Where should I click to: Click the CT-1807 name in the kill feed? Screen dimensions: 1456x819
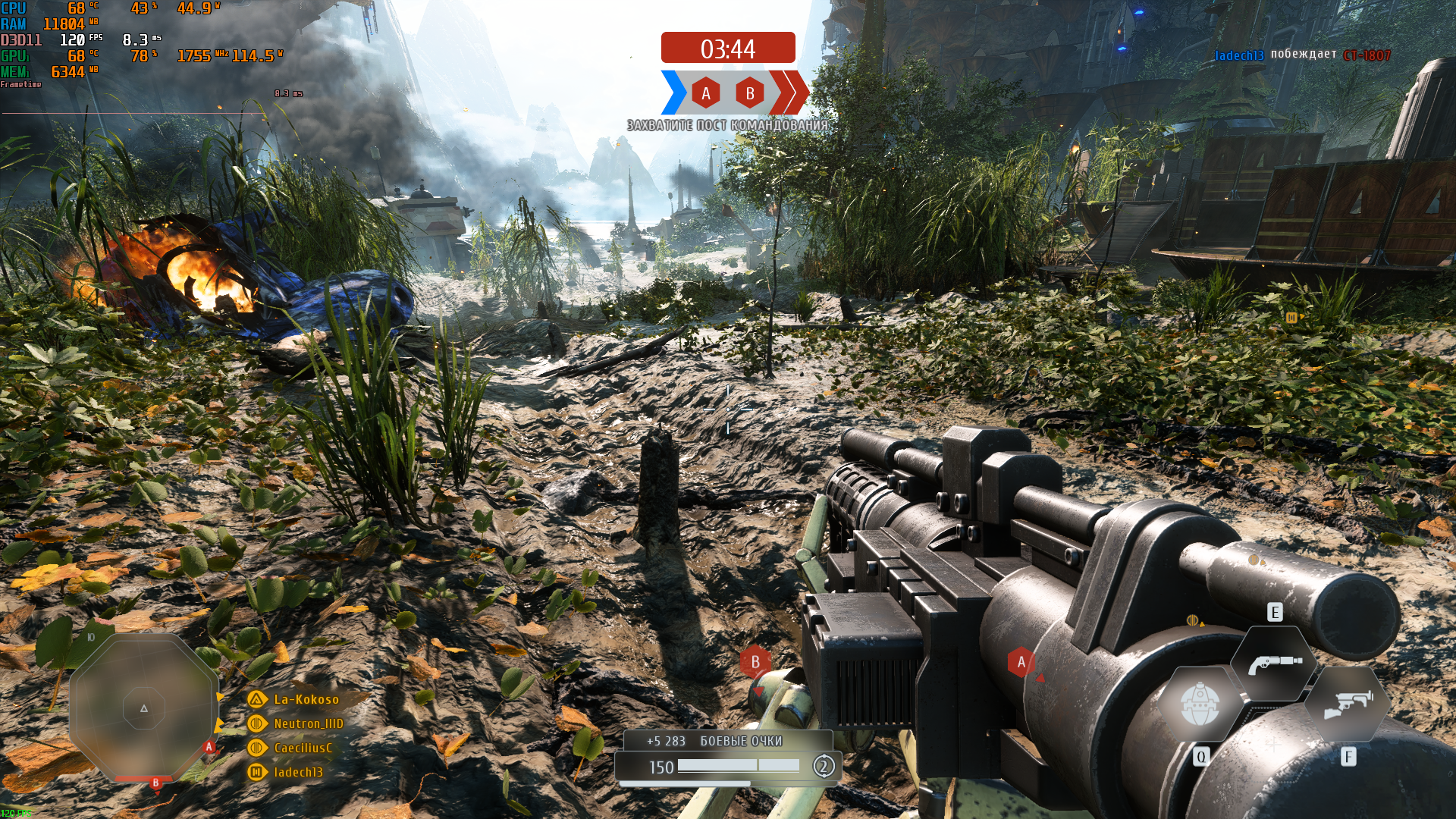[x=1367, y=55]
